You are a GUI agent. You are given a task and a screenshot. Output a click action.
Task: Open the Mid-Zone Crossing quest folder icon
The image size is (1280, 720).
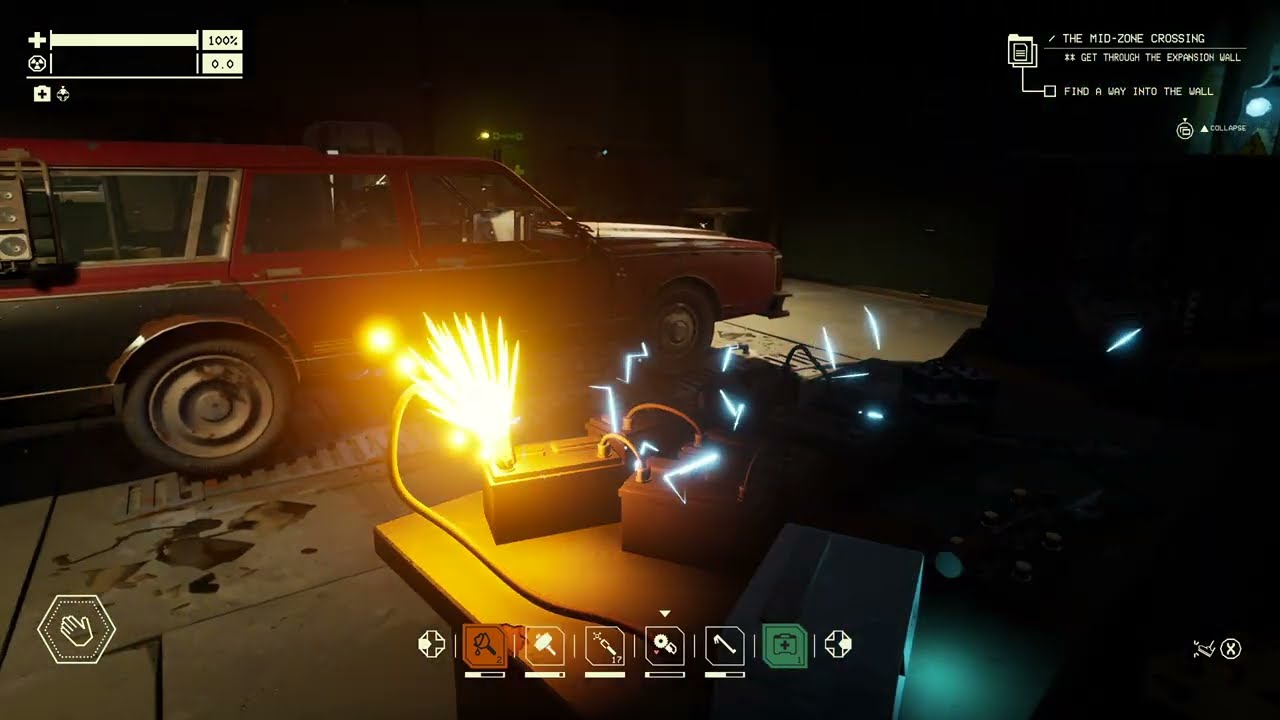pos(1022,50)
